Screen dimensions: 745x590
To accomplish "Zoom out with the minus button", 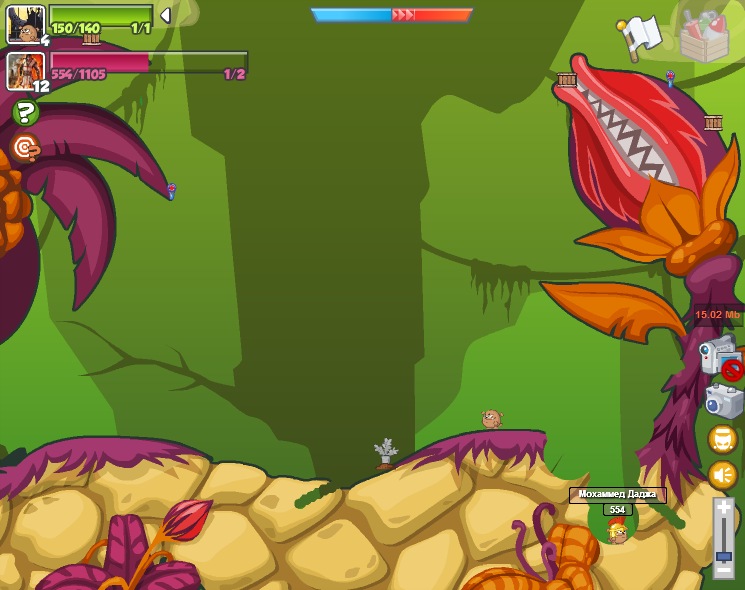I will [723, 571].
